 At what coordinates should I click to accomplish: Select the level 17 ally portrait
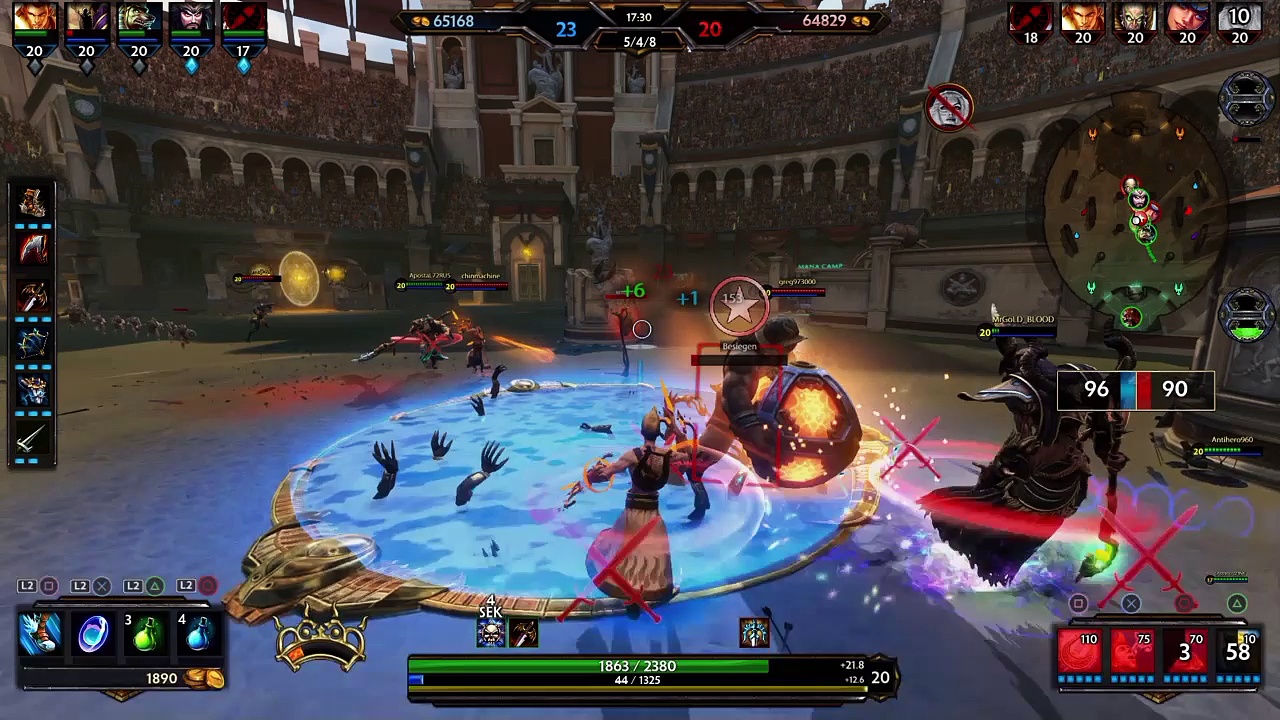(243, 20)
